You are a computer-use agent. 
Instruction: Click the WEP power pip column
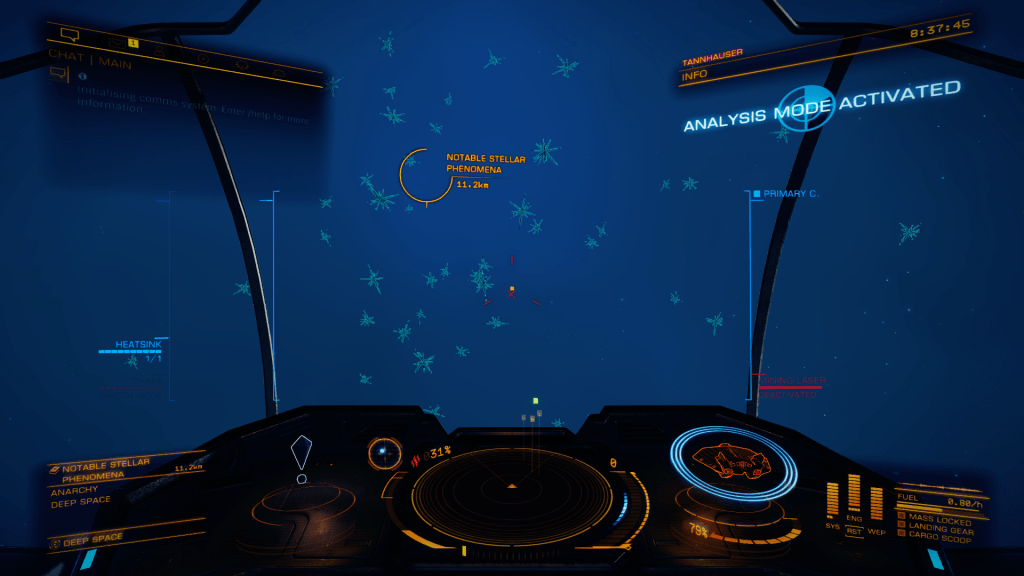(876, 502)
